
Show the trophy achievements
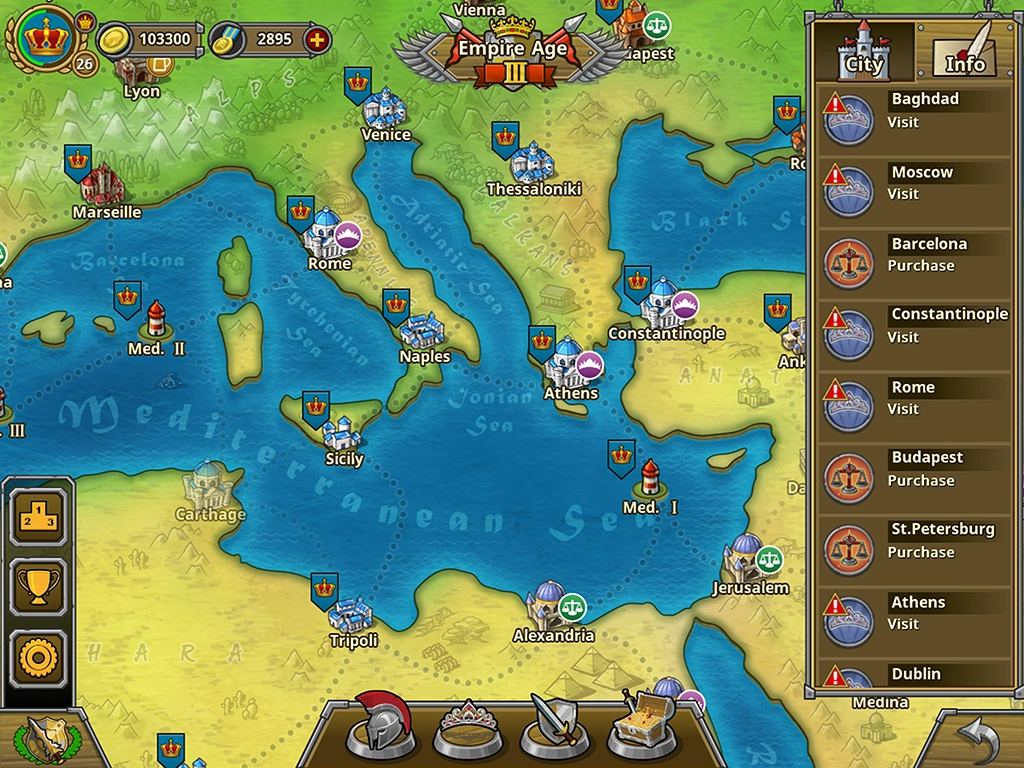39,587
